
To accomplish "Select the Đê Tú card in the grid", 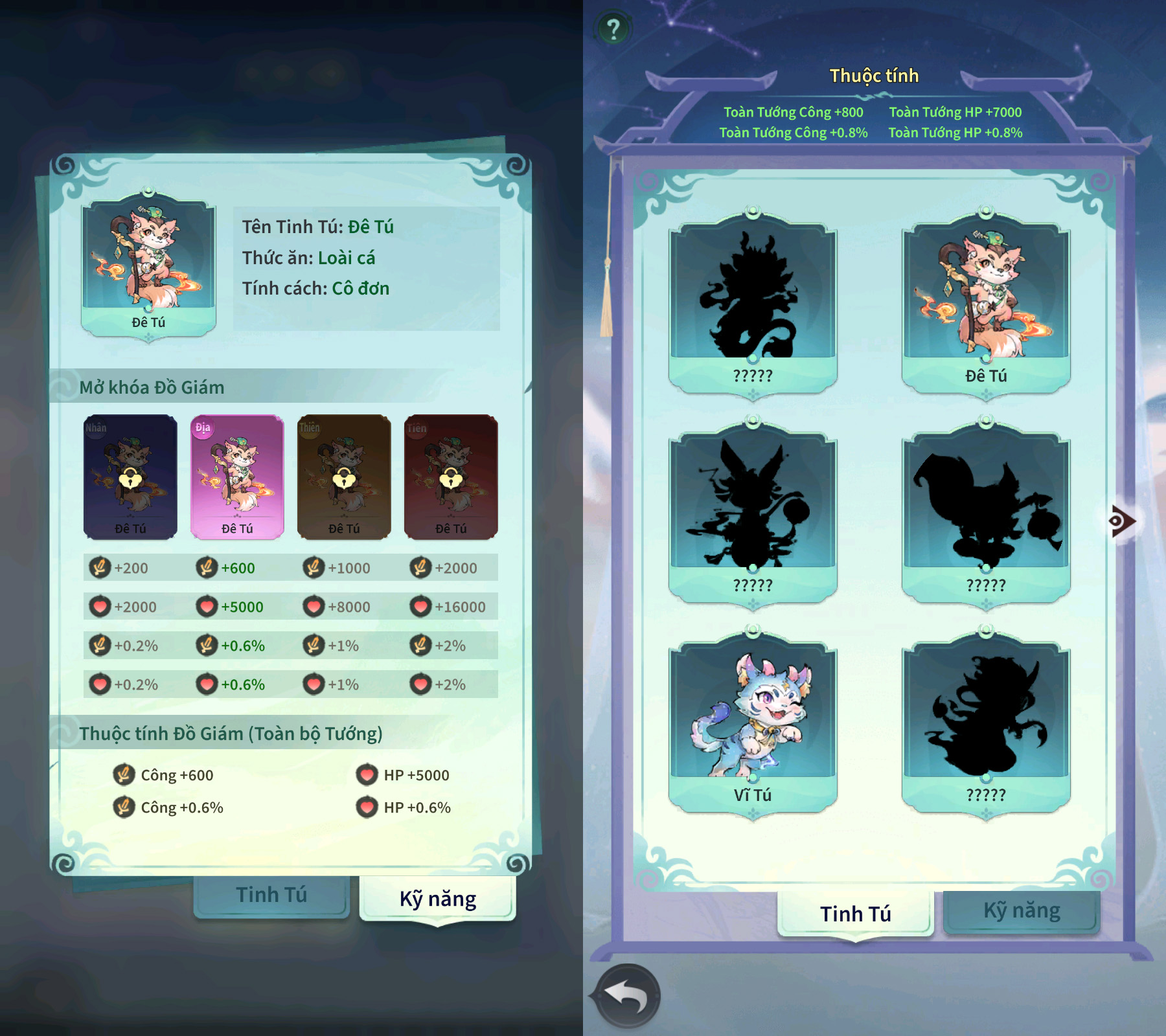I will tap(985, 303).
